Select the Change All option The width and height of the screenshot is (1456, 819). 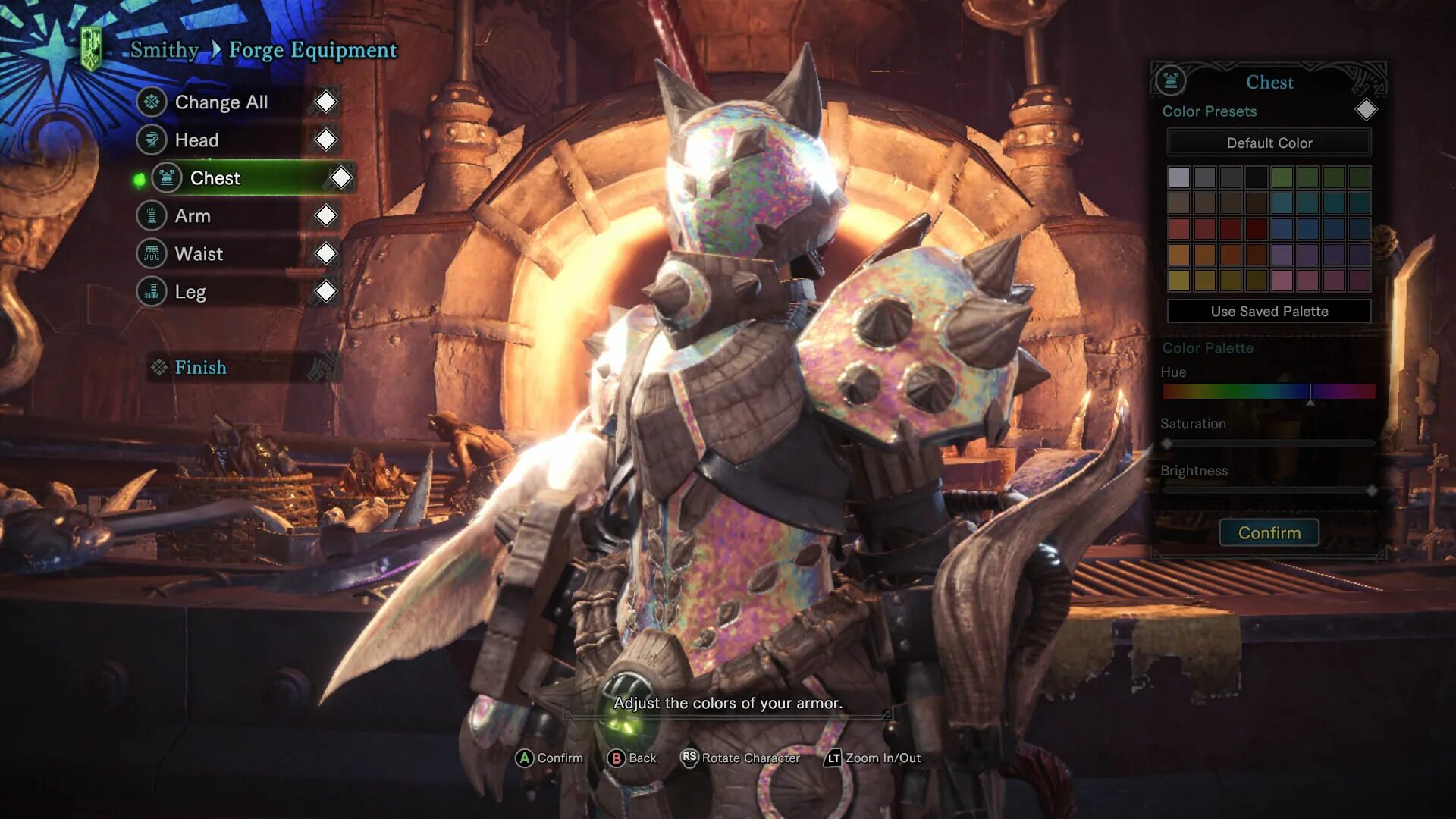pyautogui.click(x=221, y=102)
